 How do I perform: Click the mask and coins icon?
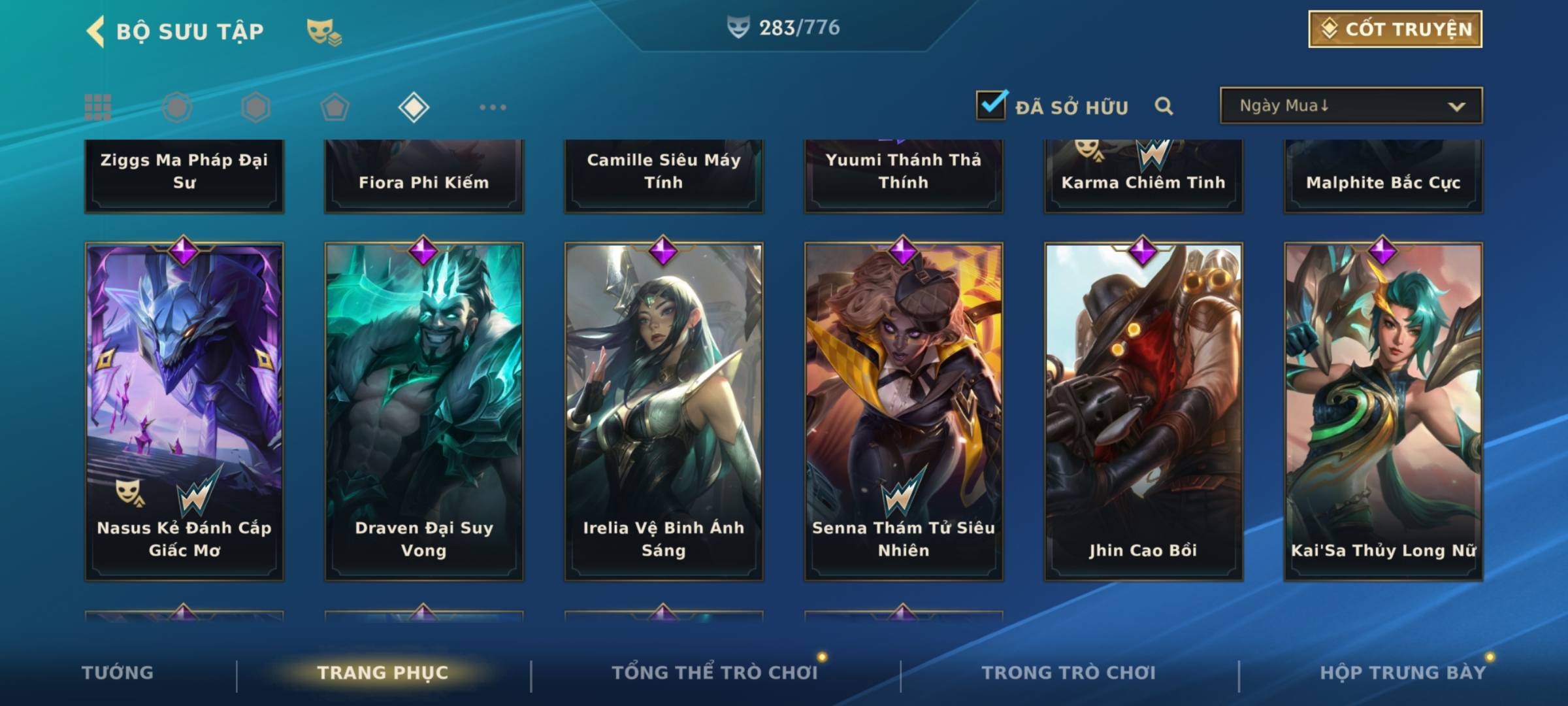click(324, 31)
